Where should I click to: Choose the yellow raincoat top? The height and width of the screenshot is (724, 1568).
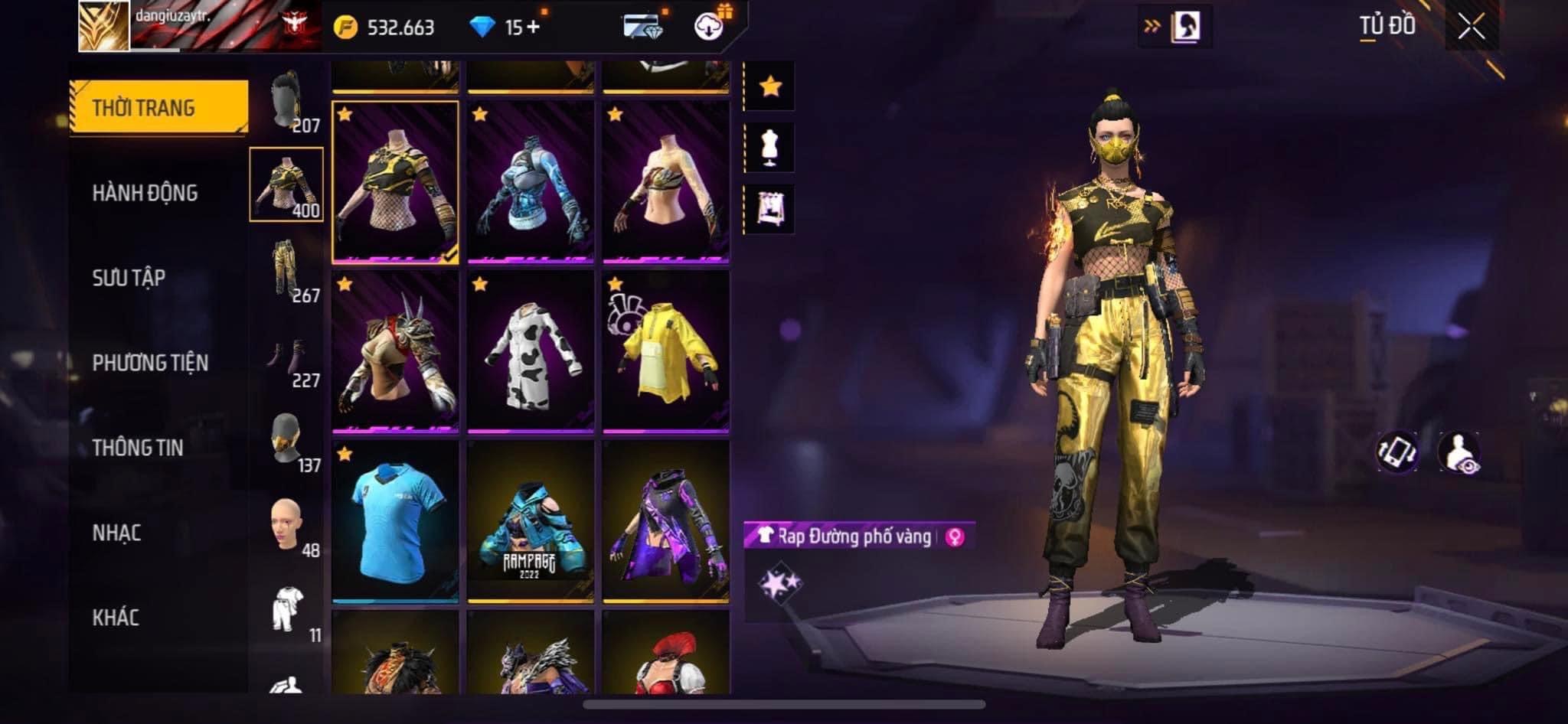[x=665, y=352]
